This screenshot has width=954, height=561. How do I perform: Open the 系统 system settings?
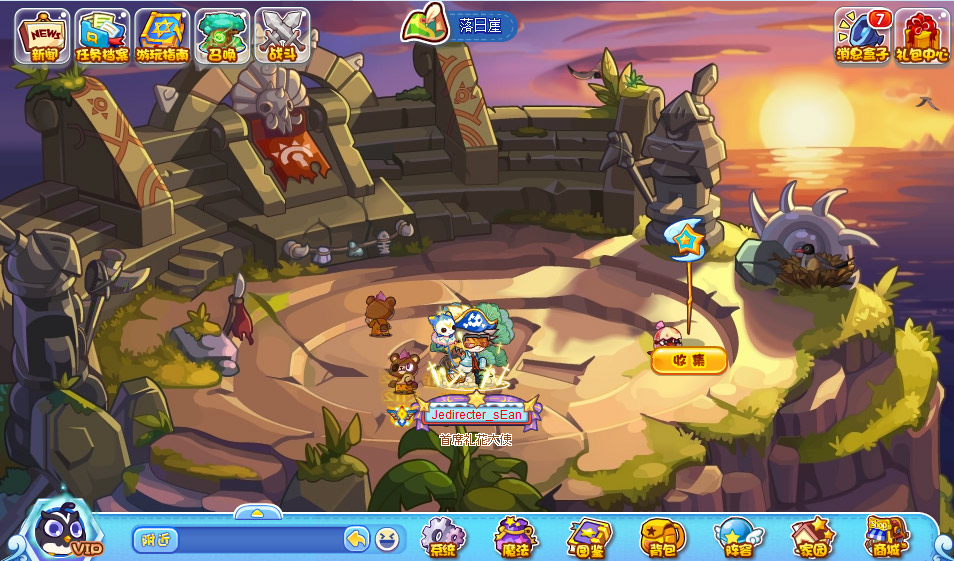coord(443,537)
